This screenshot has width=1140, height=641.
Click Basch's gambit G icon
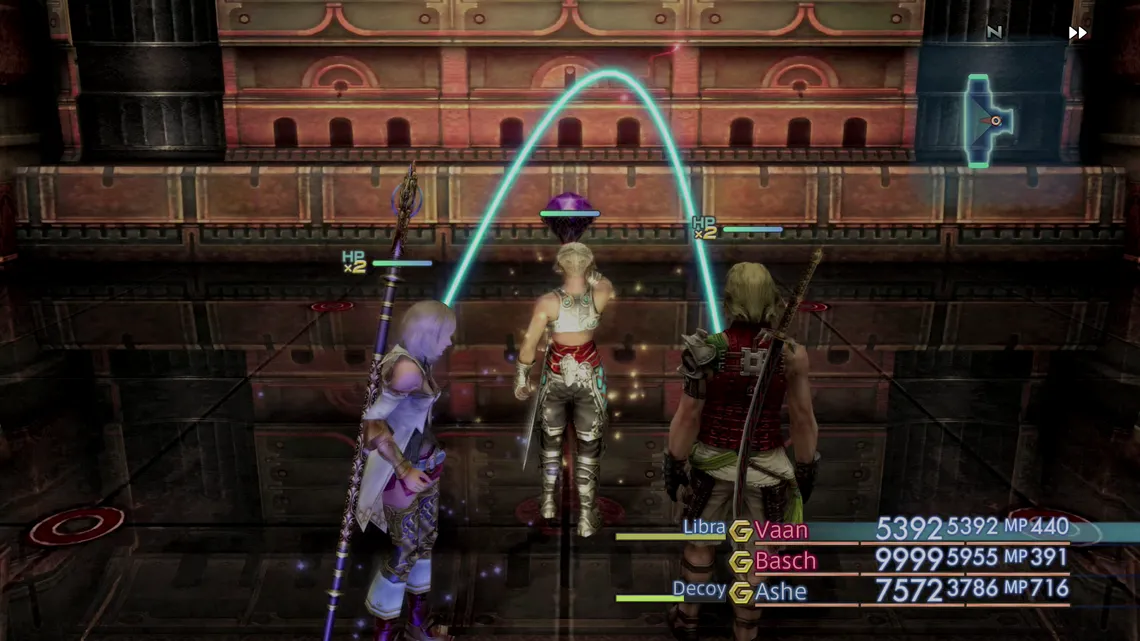pyautogui.click(x=740, y=562)
